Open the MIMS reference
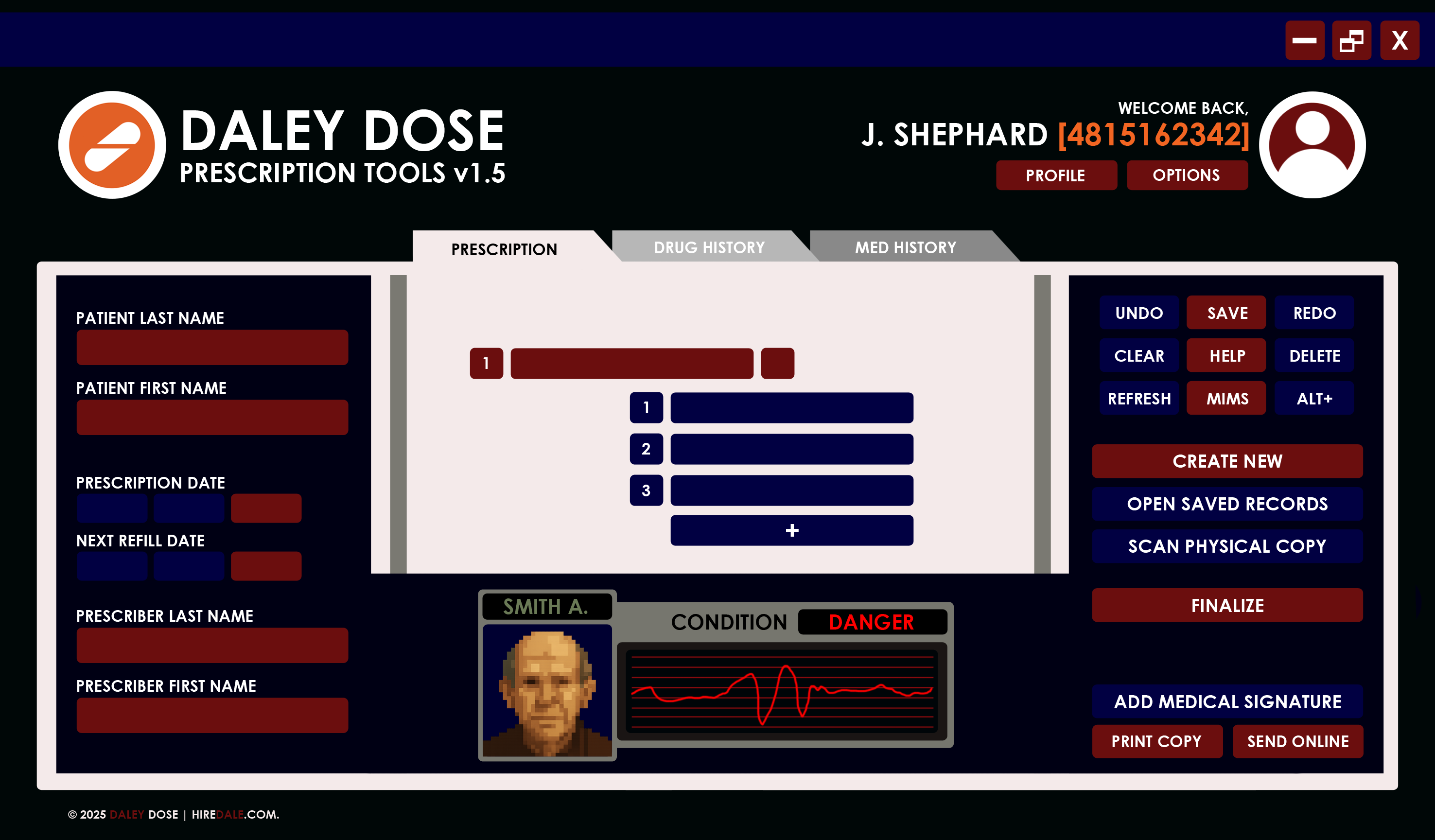The width and height of the screenshot is (1435, 840). pos(1226,398)
